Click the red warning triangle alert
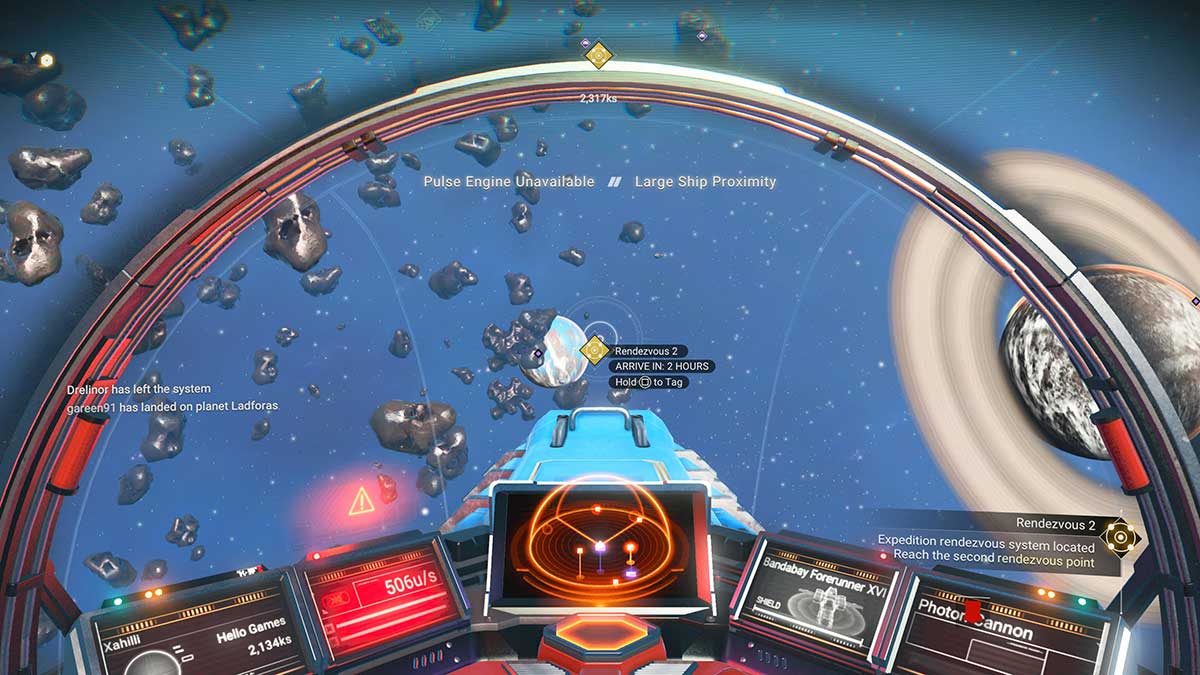The image size is (1200, 675). click(x=361, y=501)
